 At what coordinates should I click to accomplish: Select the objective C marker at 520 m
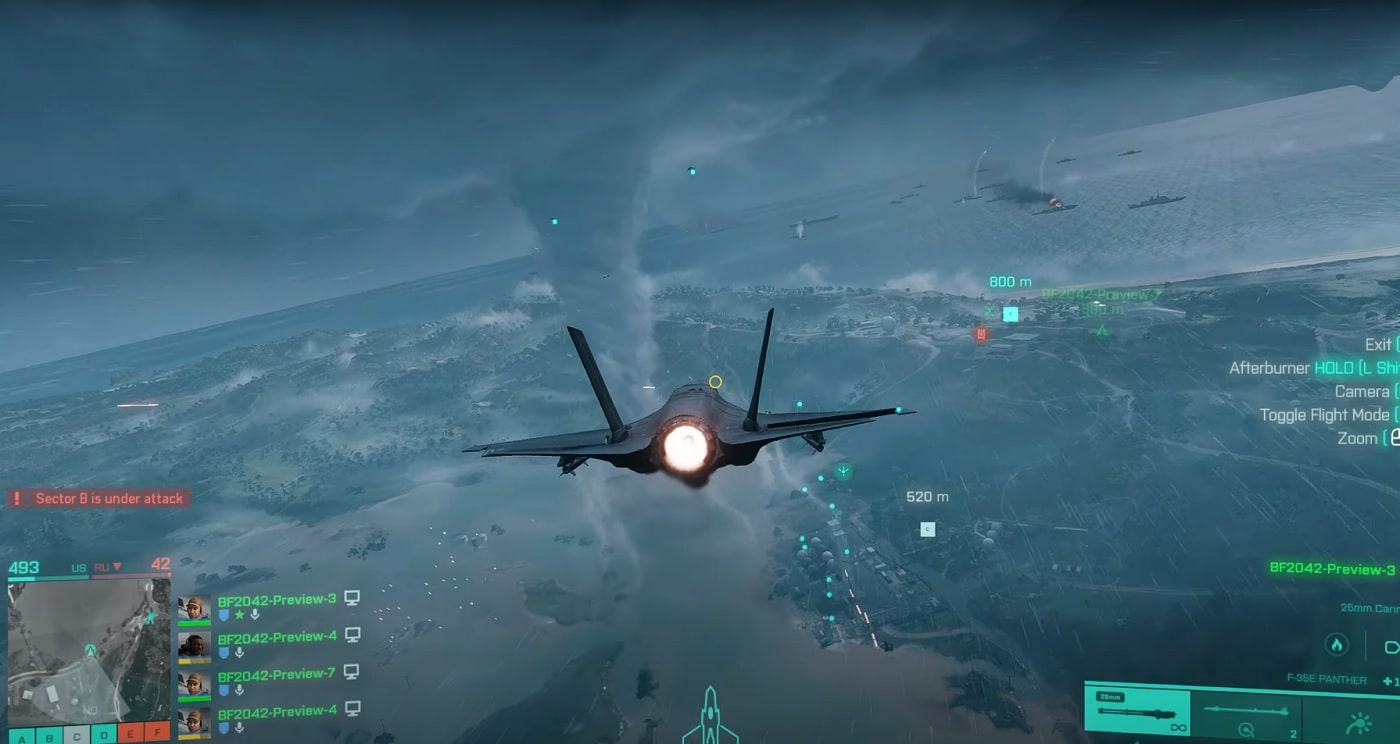coord(928,529)
